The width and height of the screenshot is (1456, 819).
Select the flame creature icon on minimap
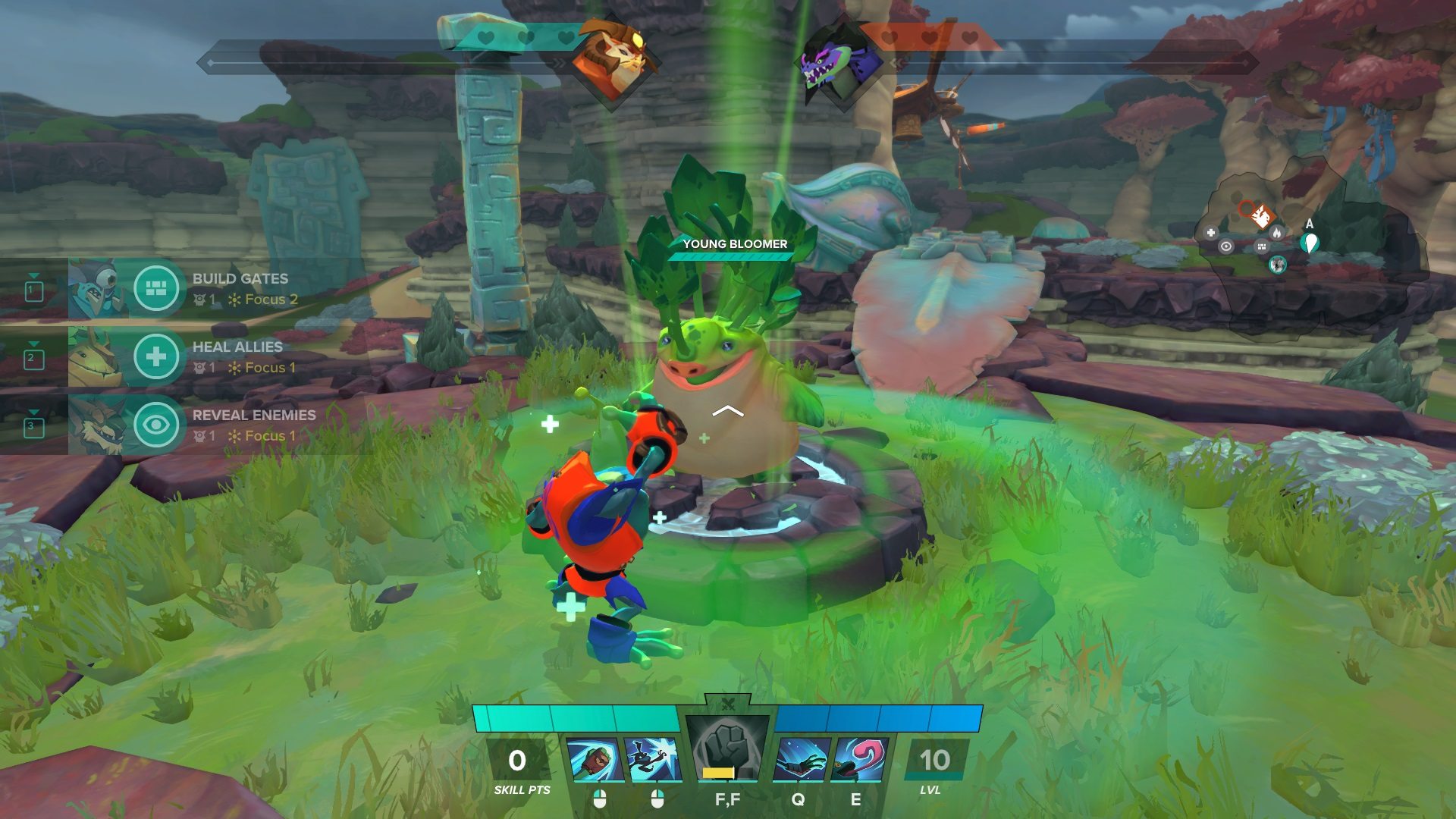click(1276, 232)
